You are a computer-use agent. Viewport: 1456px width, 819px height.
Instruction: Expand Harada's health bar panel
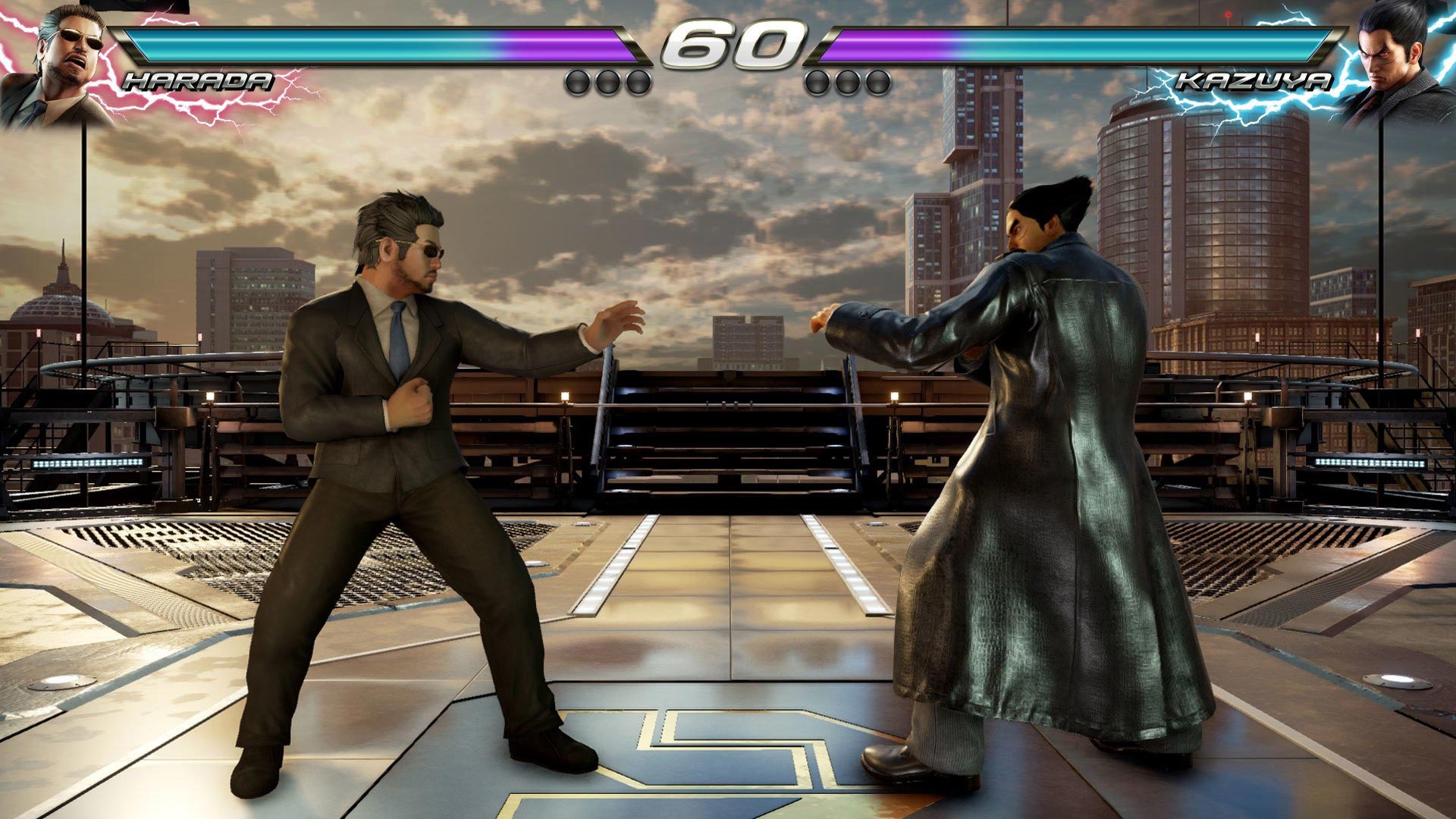pyautogui.click(x=379, y=45)
